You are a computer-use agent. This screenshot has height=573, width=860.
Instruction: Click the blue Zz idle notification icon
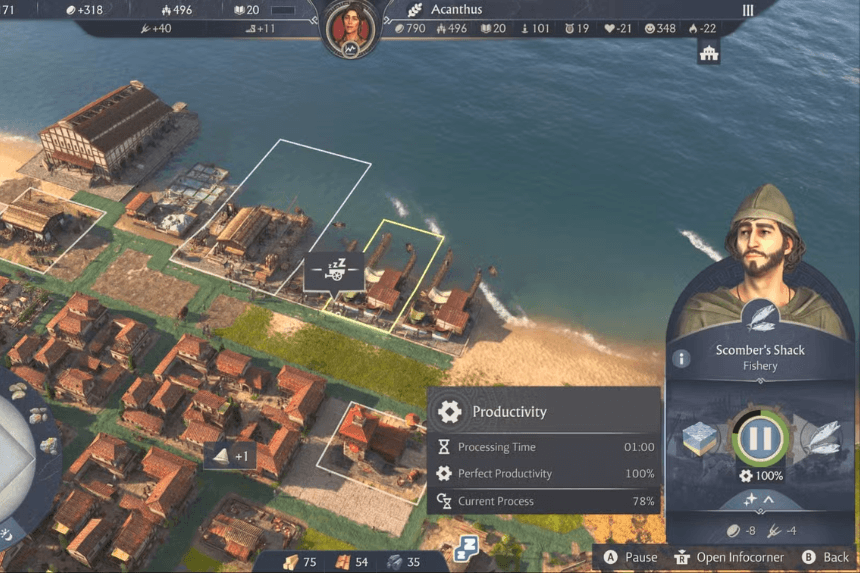pyautogui.click(x=467, y=547)
